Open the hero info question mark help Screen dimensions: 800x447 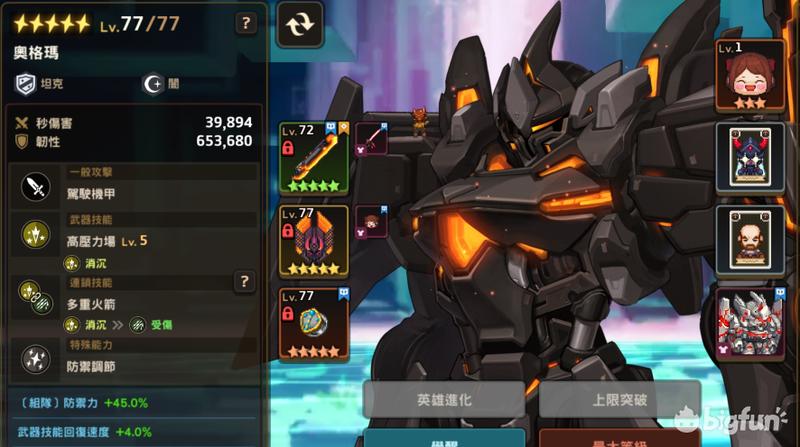tap(244, 23)
